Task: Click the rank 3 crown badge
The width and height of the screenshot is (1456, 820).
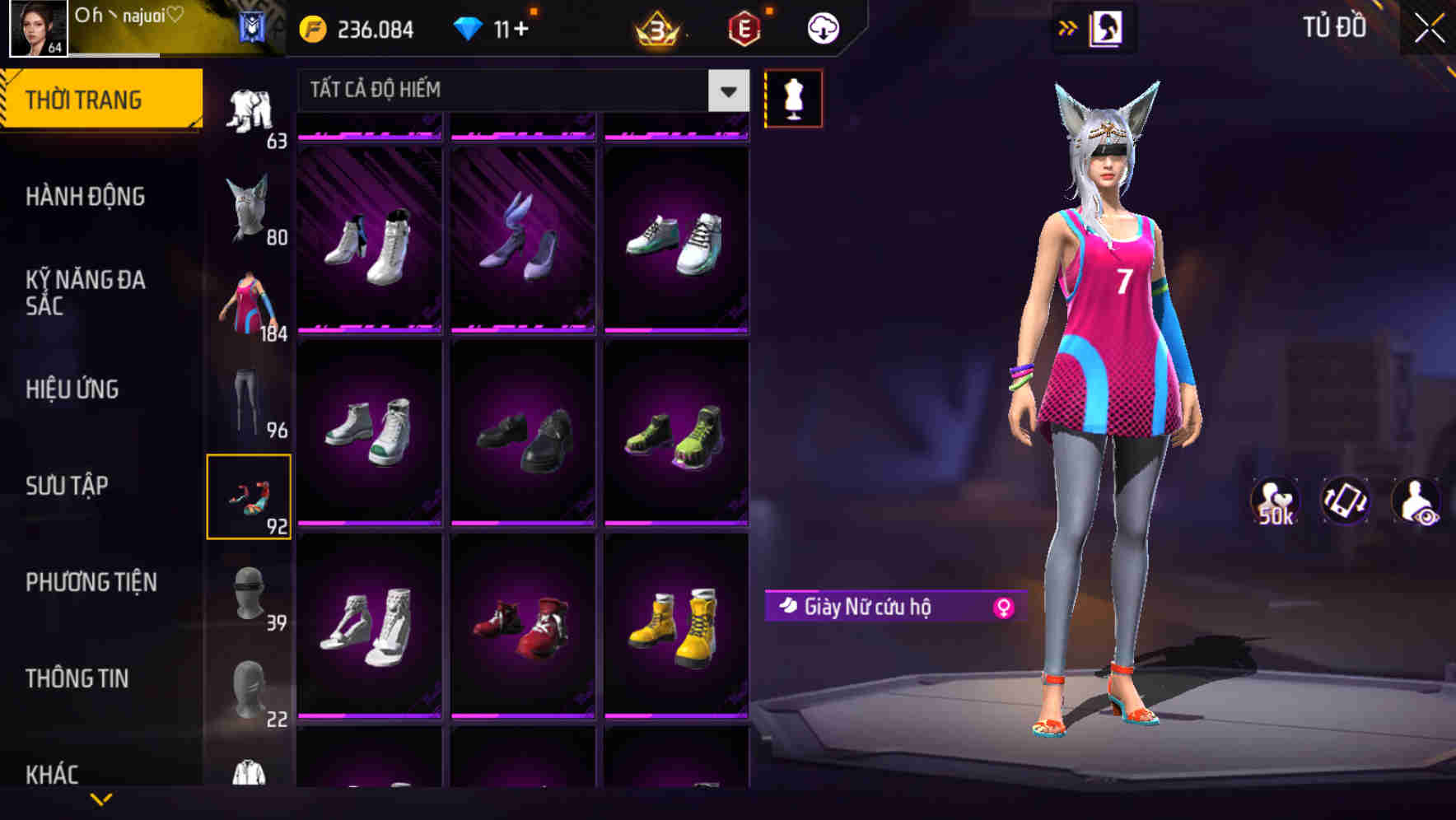Action: pyautogui.click(x=659, y=27)
